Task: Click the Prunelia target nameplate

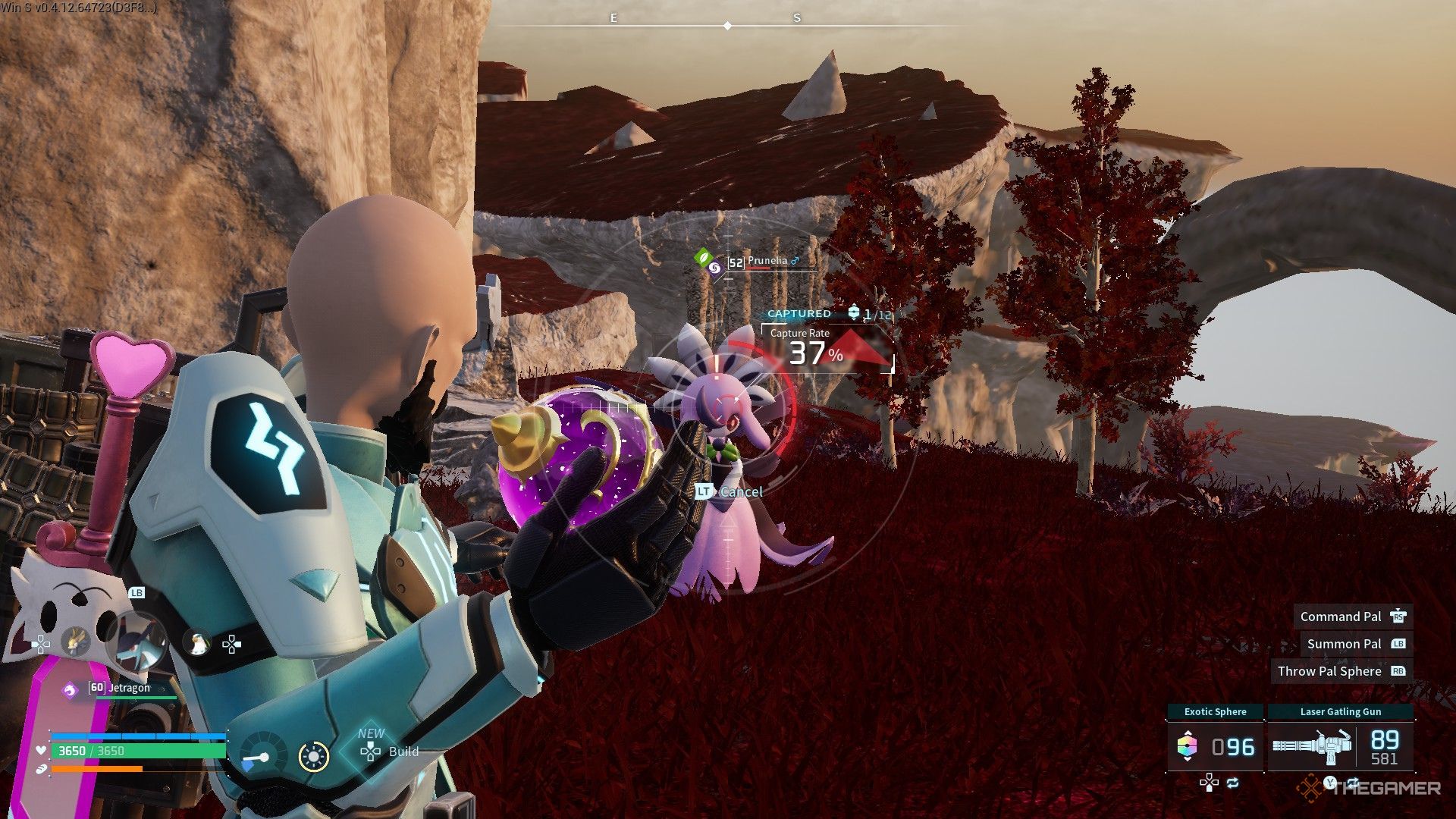Action: [766, 262]
